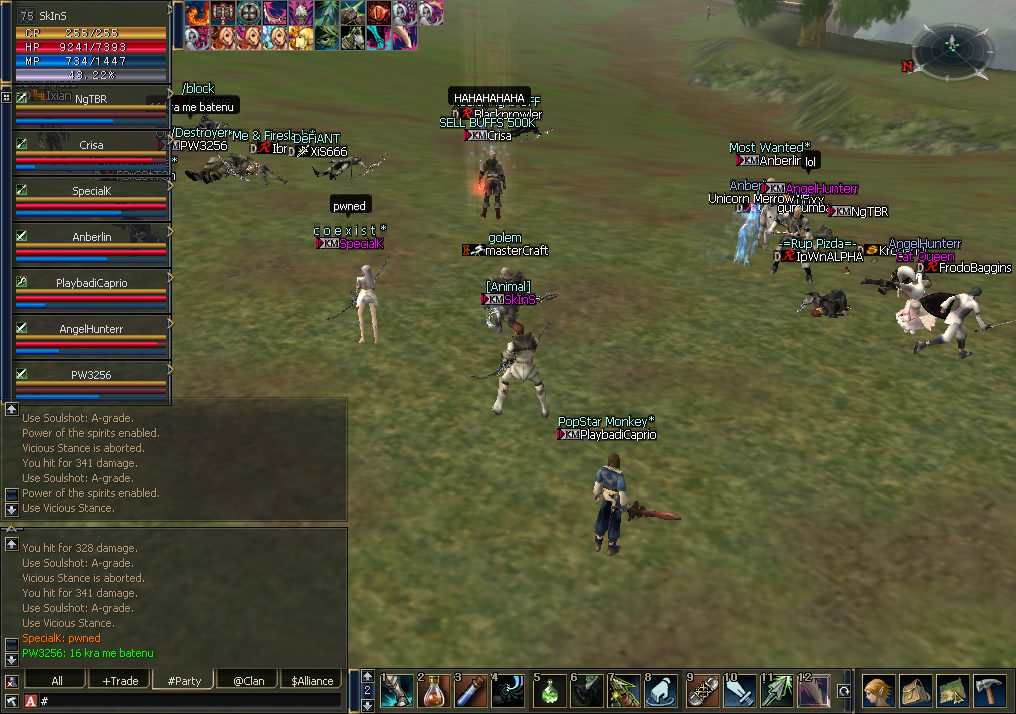
Task: Open the inventory bag icon
Action: click(915, 692)
